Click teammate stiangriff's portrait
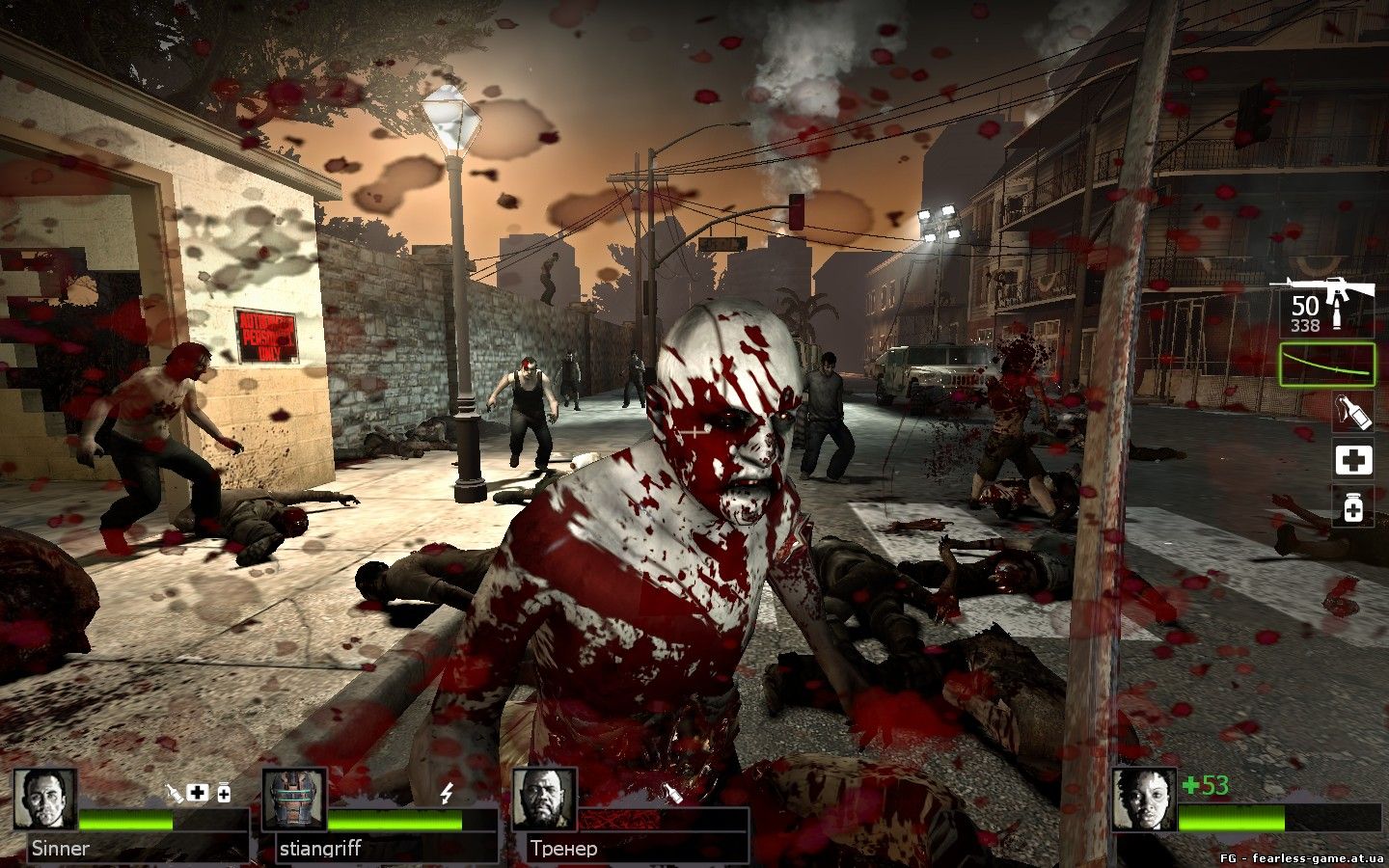The height and width of the screenshot is (868, 1389). point(293,800)
